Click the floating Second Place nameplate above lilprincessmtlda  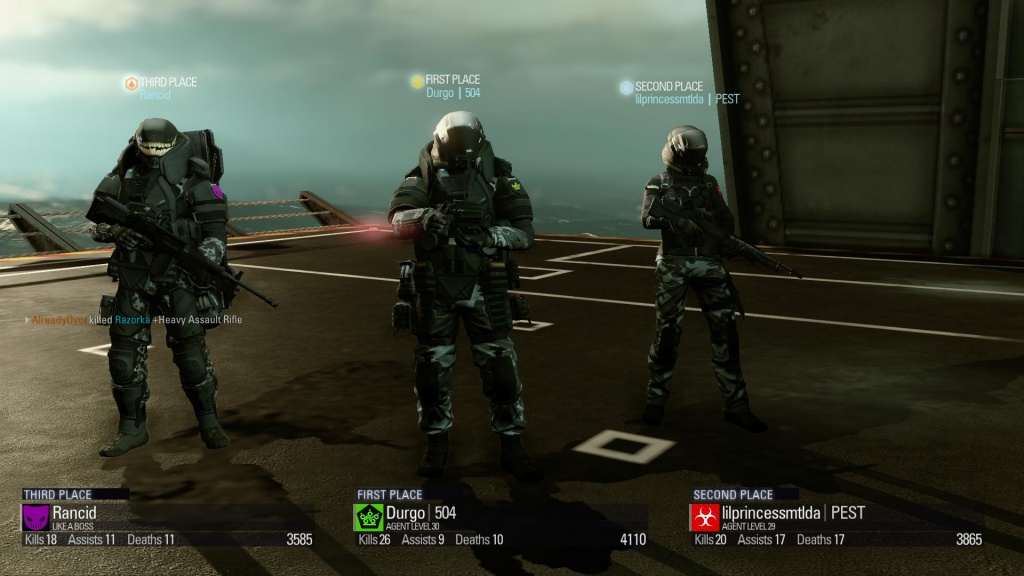679,93
